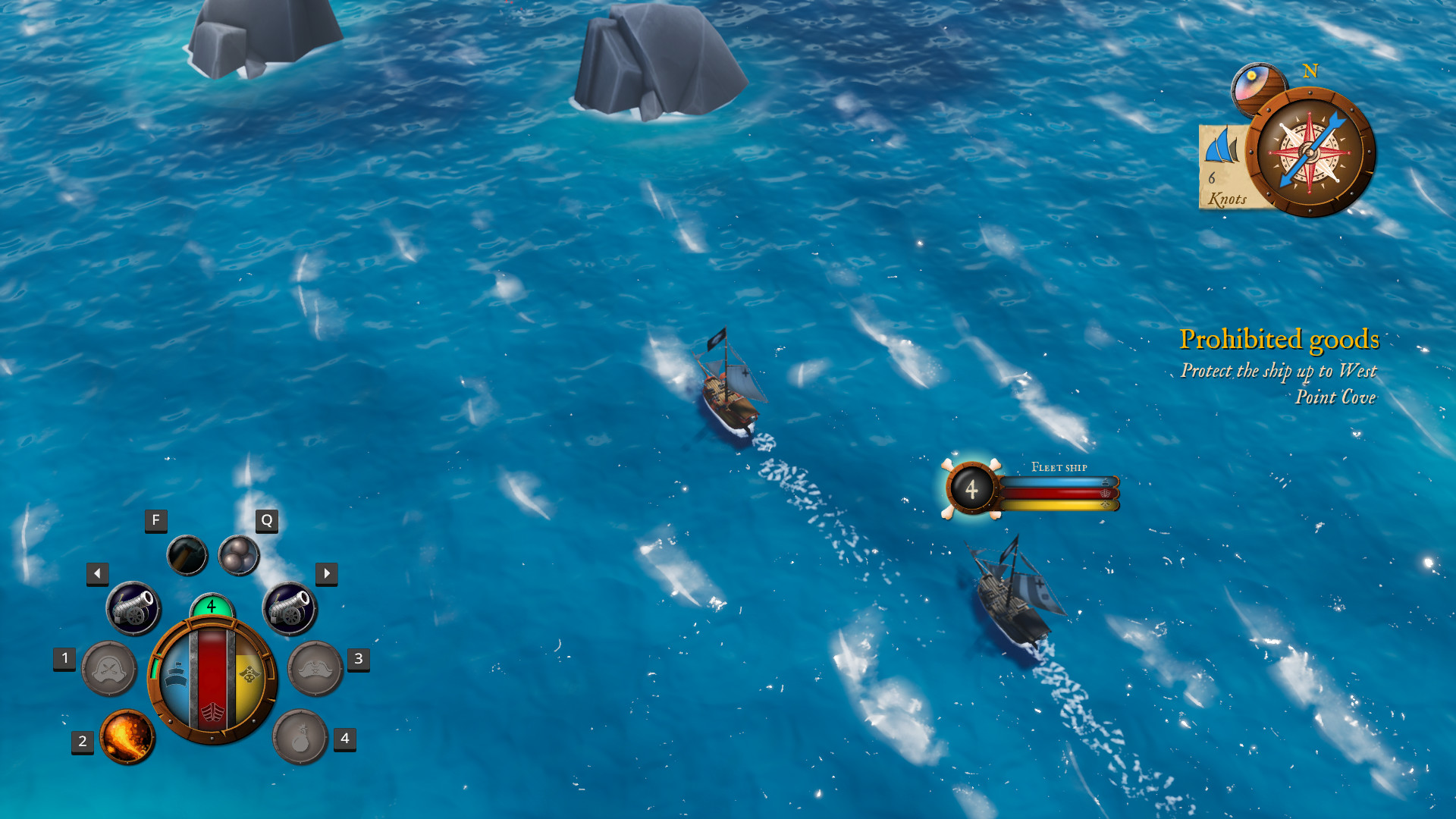Activate the fire ability in slot 2

(127, 737)
